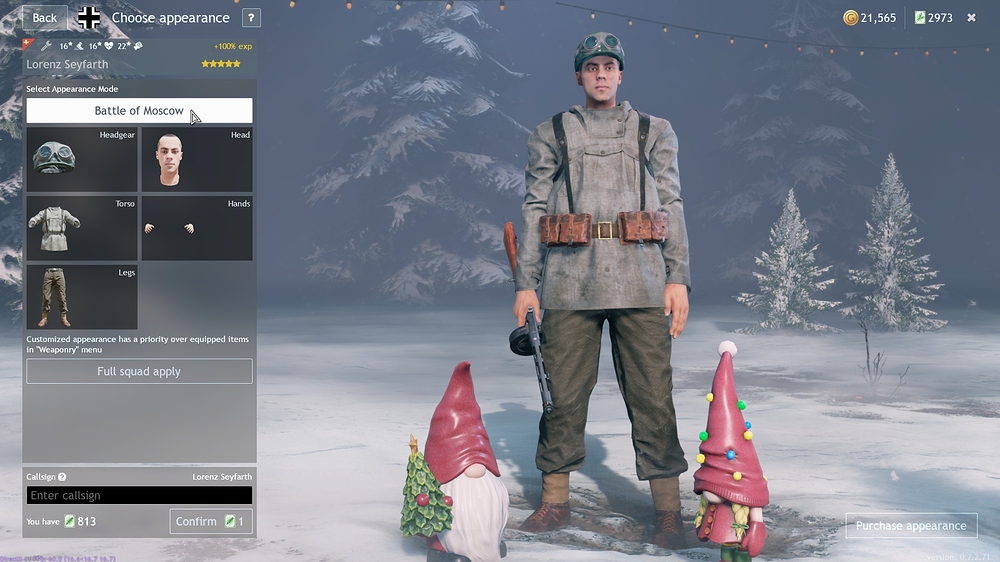Open the question mark help button
This screenshot has height=562, width=1000.
pyautogui.click(x=251, y=18)
